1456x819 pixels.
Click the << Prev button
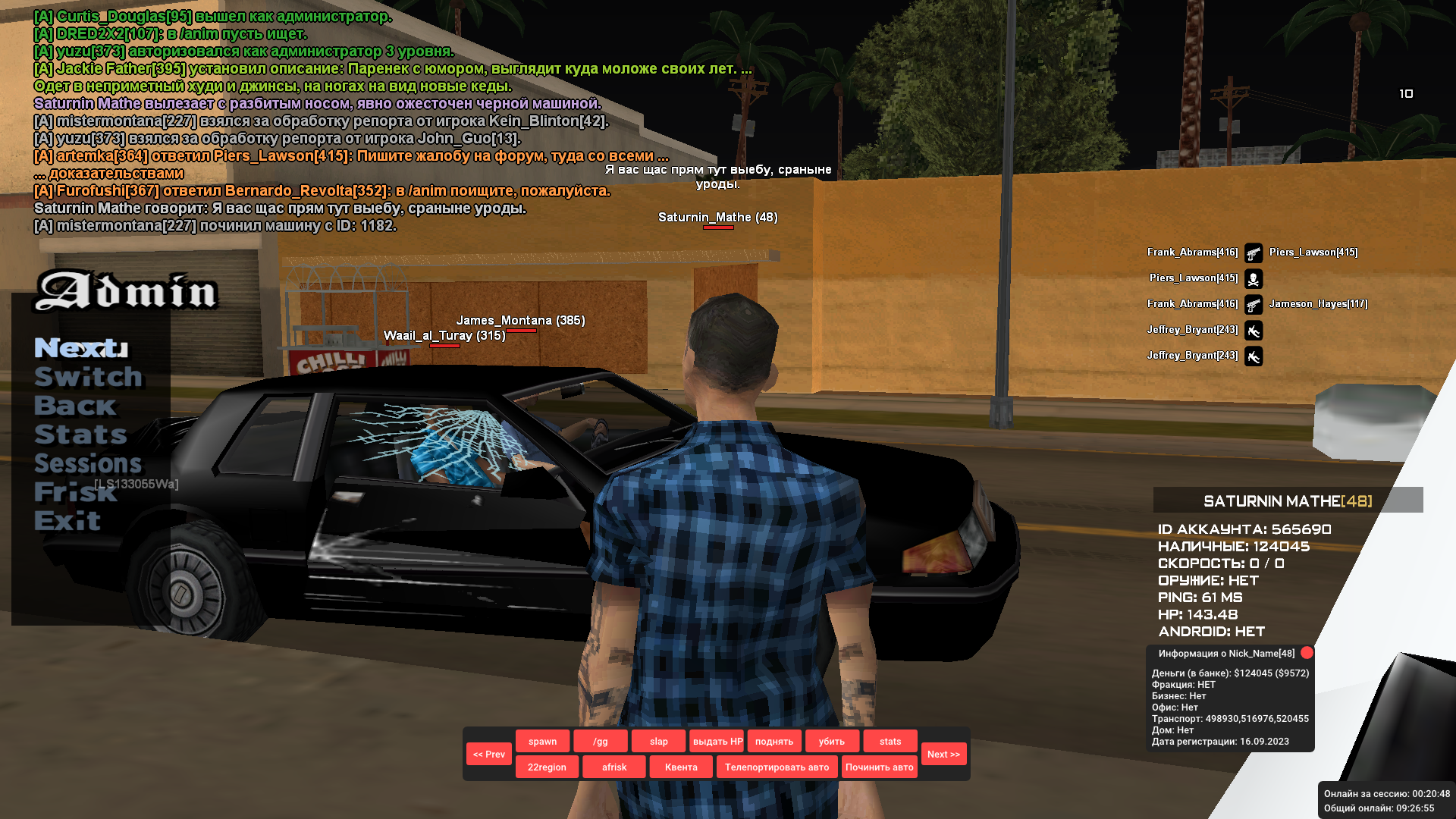[x=489, y=754]
